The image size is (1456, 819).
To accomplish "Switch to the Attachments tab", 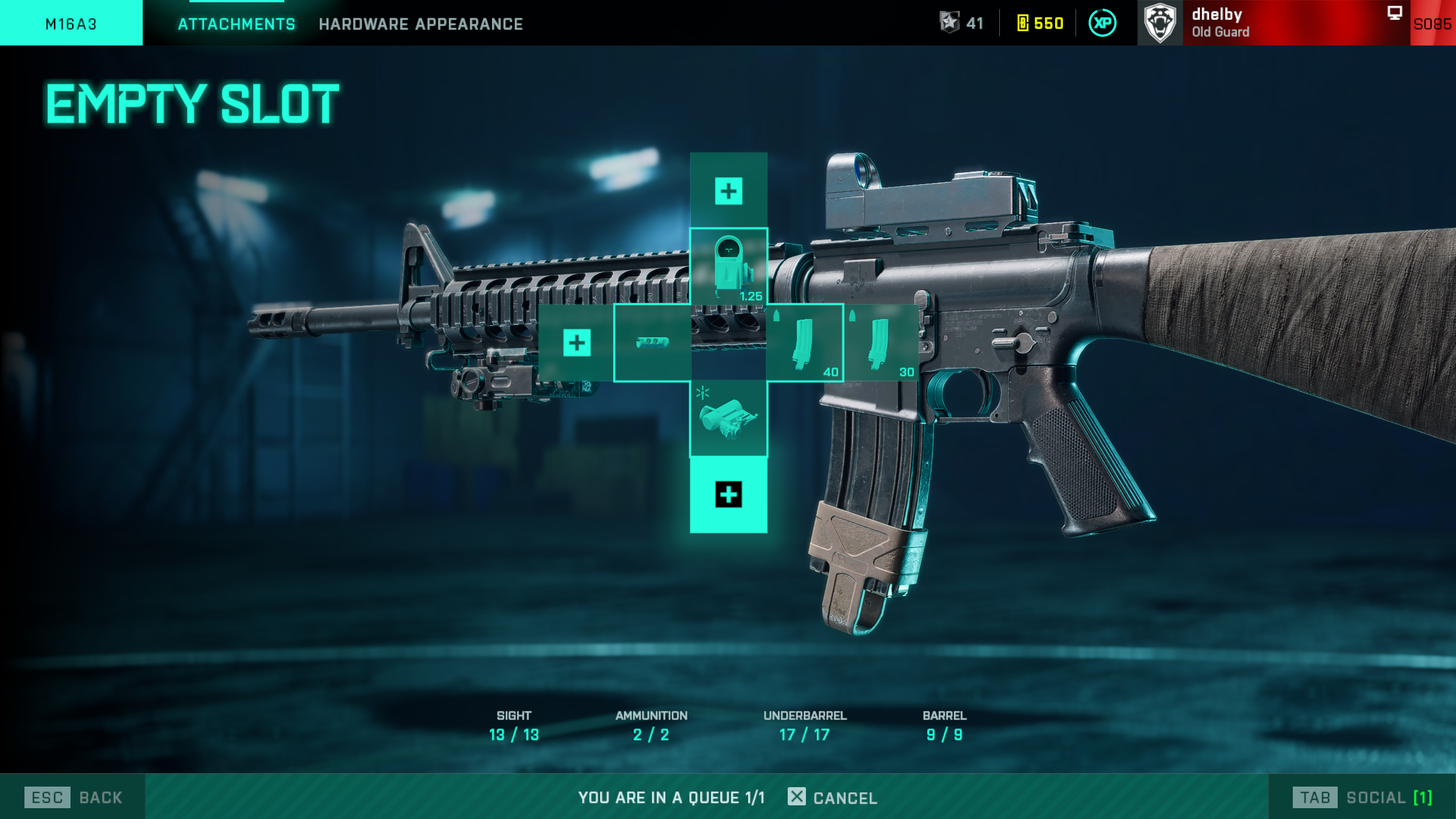I will (x=236, y=24).
